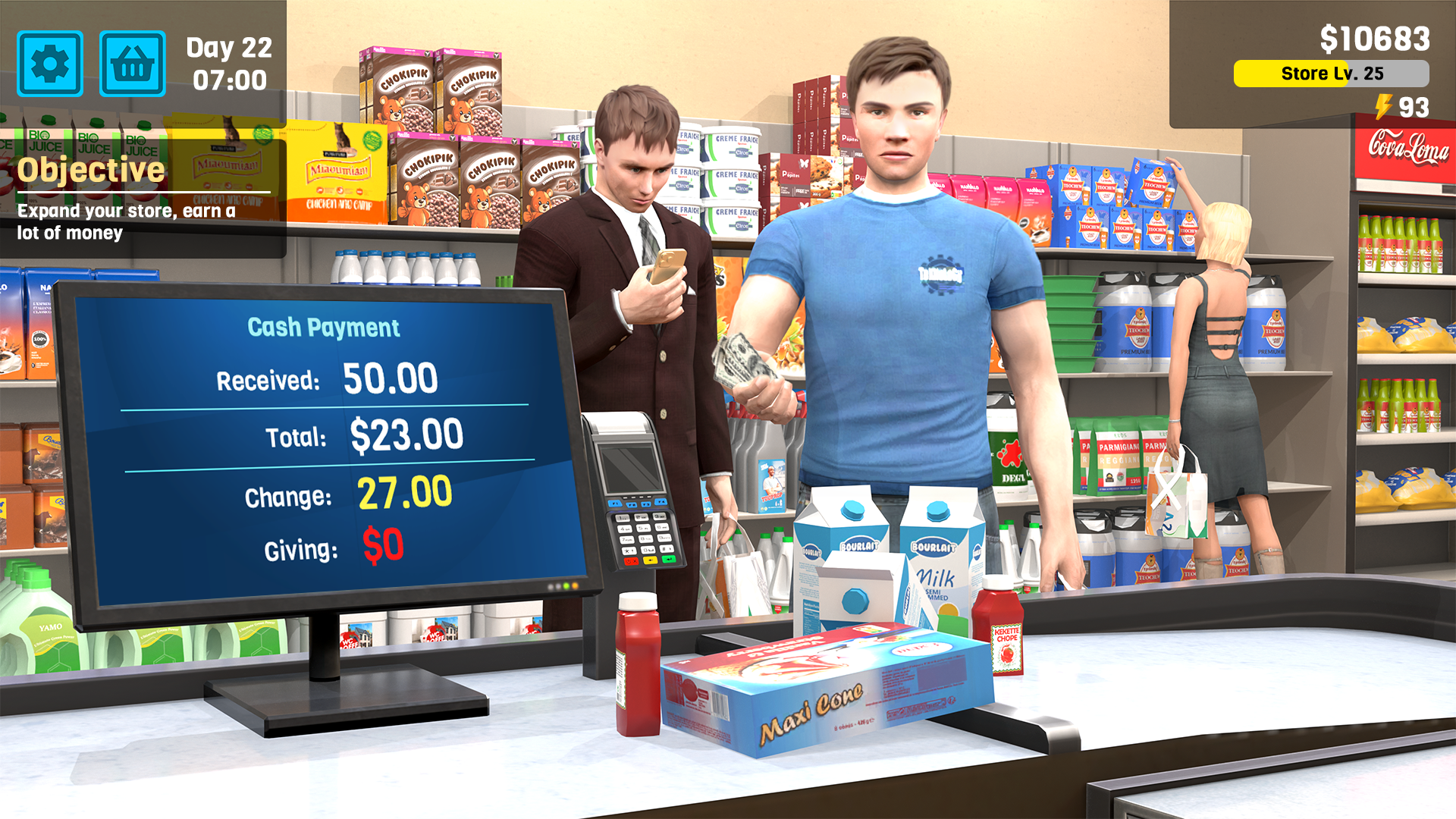Open the settings gear icon
The image size is (1456, 819).
point(49,64)
